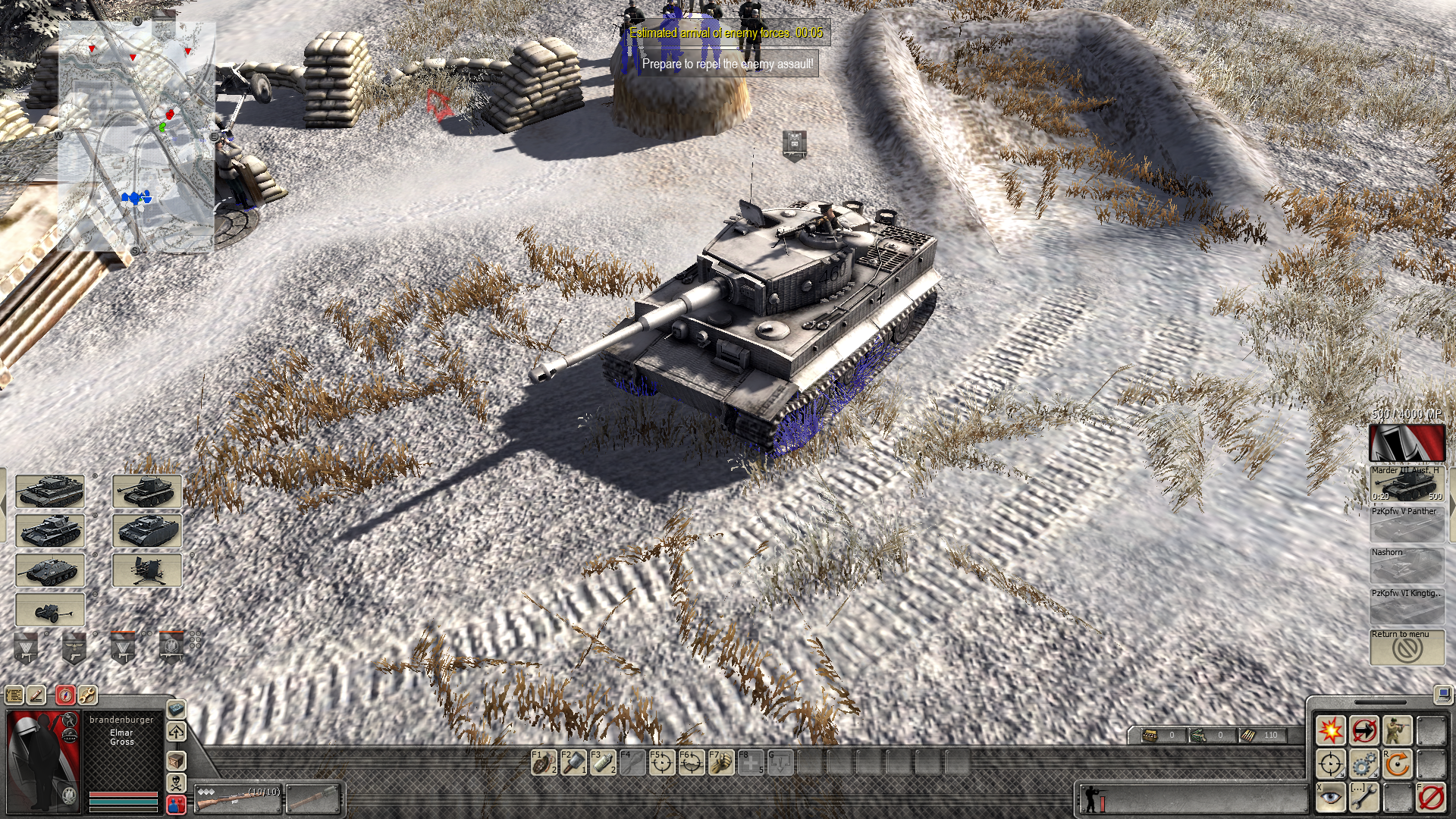Screen dimensions: 1456x819
Task: Call in the Marder III Ausf. H reinforcement
Action: [1407, 483]
